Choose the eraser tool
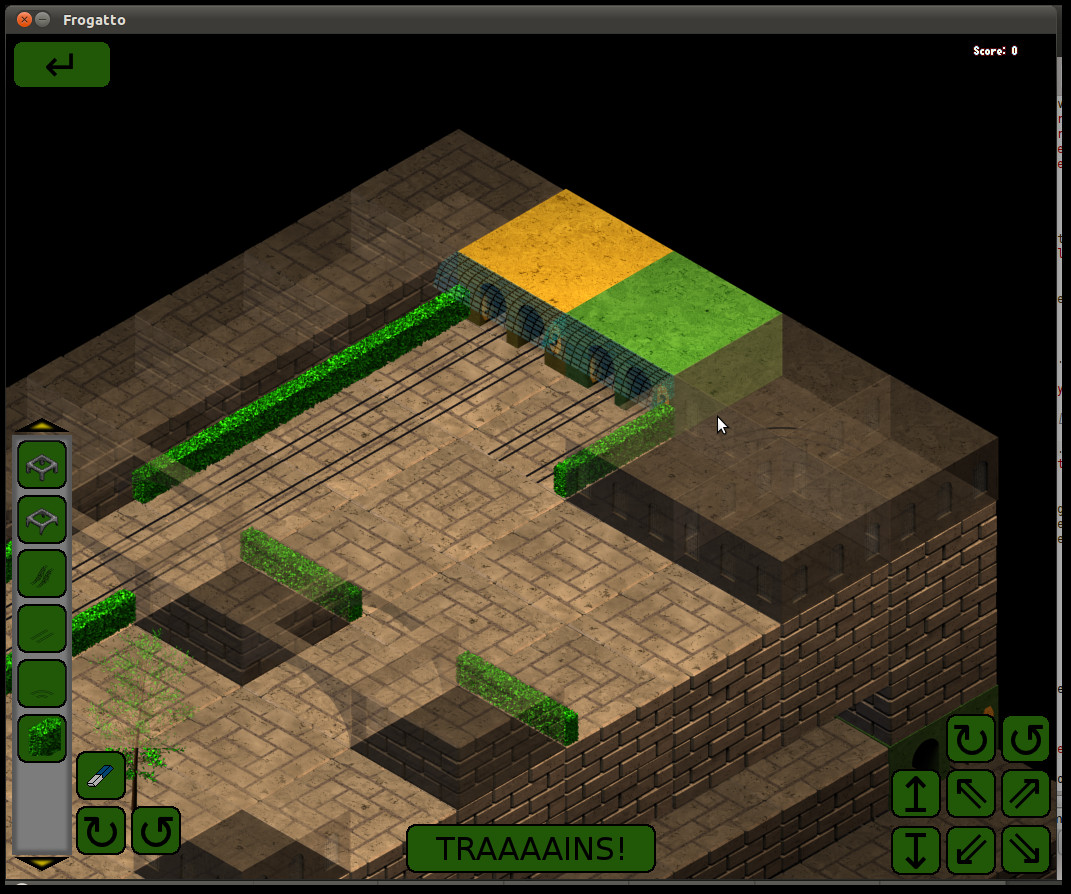This screenshot has width=1071, height=894. tap(100, 776)
